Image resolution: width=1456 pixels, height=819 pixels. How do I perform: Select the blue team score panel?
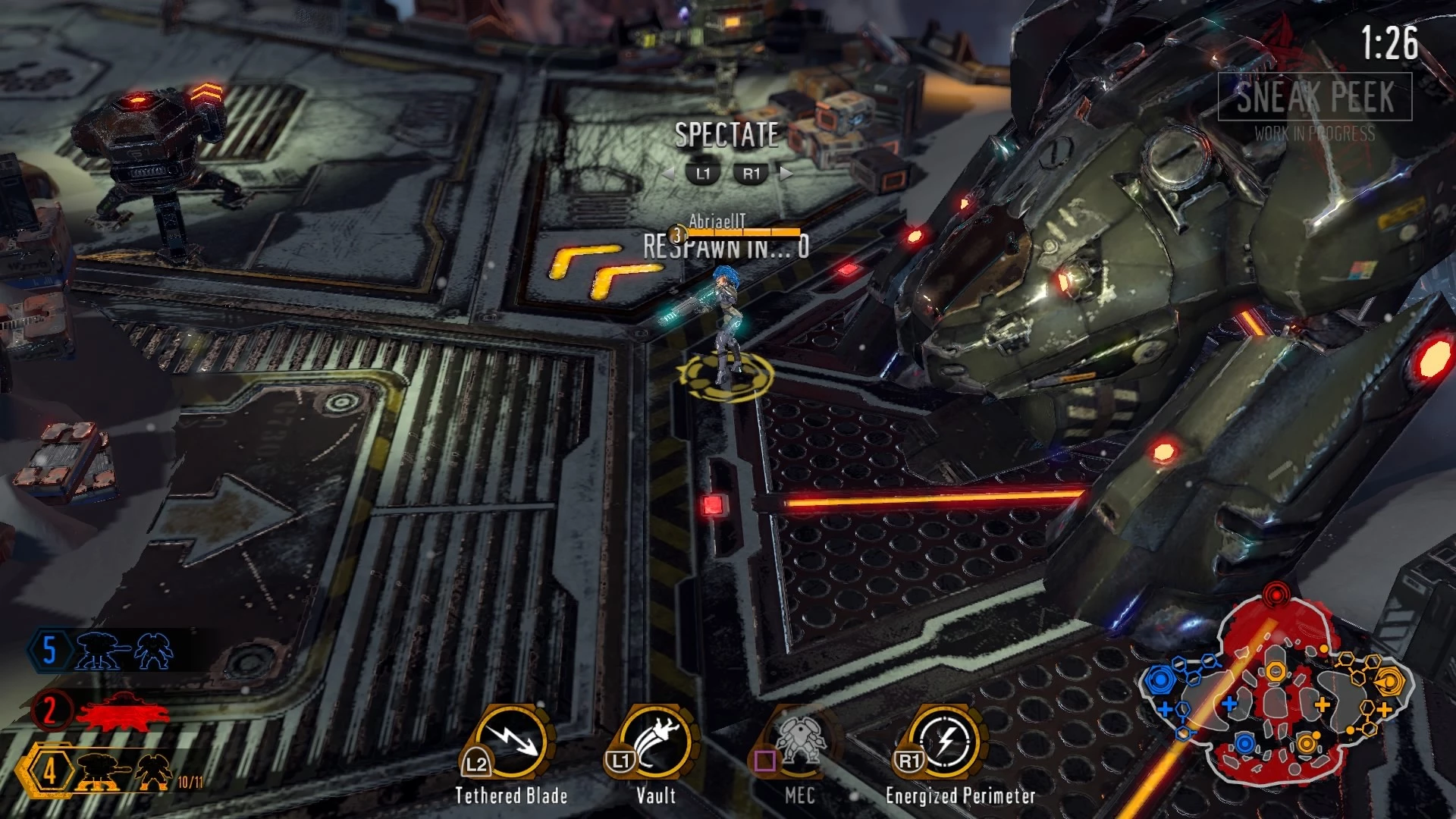tap(102, 651)
